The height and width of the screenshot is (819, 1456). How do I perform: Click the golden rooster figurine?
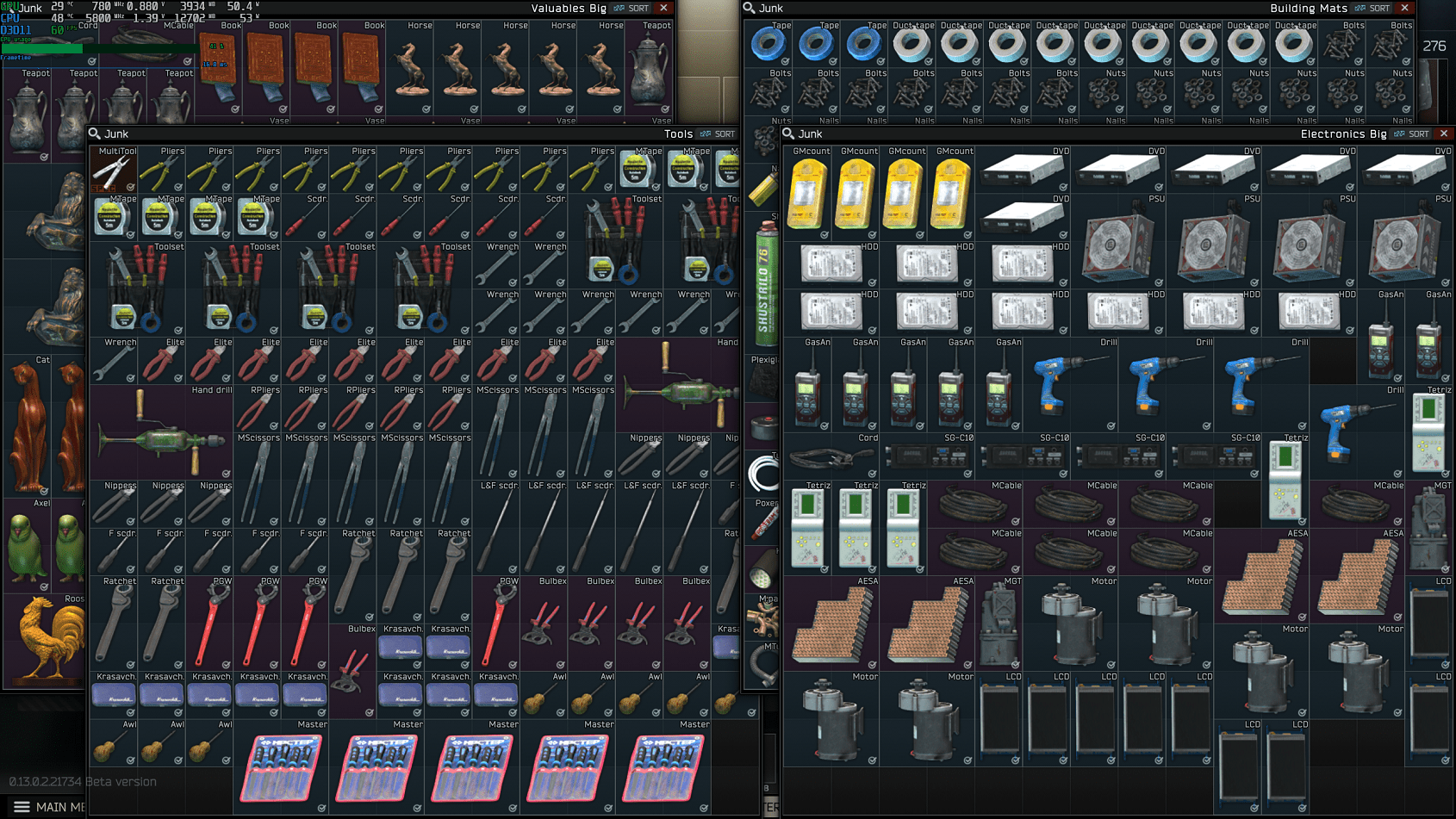coord(45,636)
